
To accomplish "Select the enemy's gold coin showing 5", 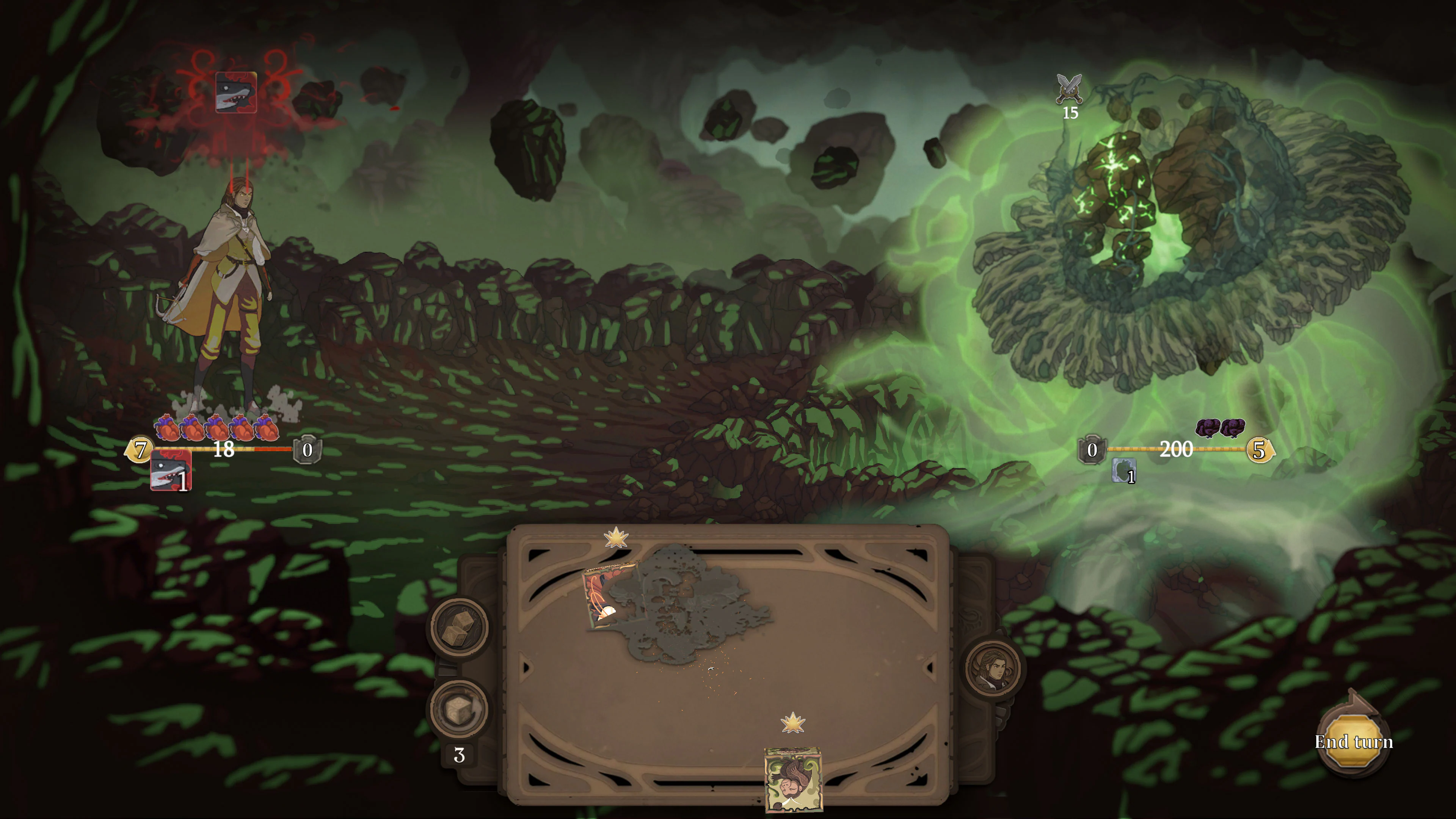I will 1260,450.
